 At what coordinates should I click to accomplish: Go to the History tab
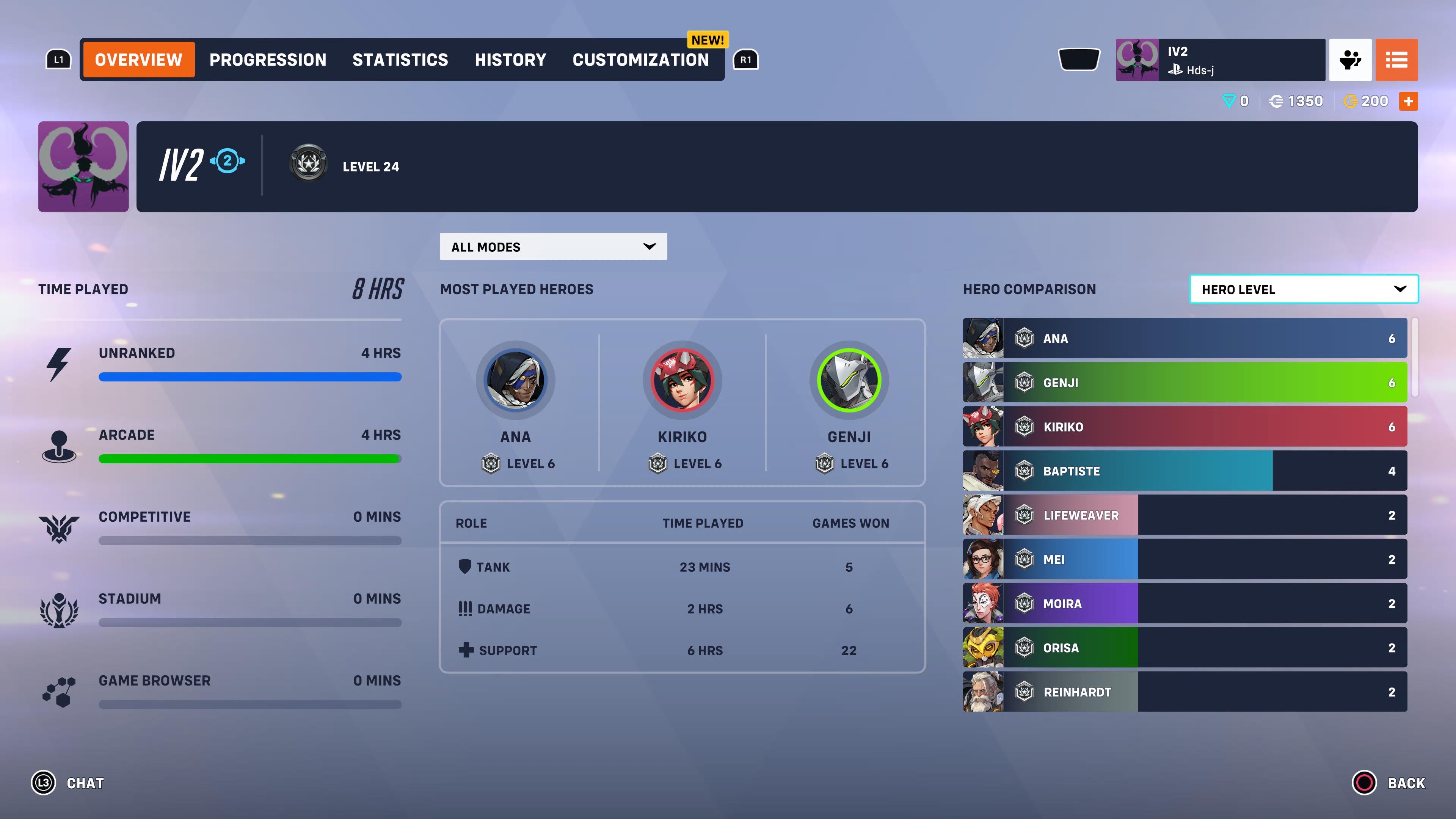510,60
